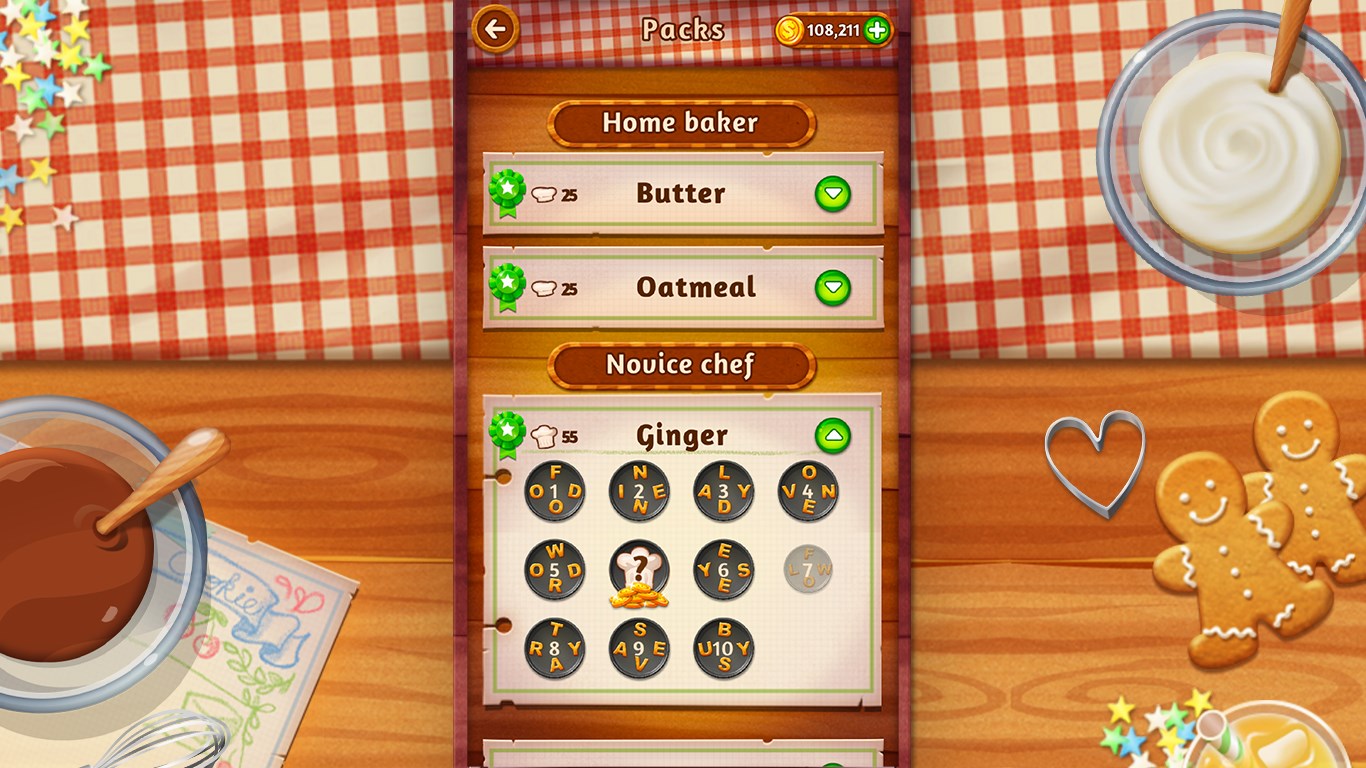
Task: Go back using the arrow button
Action: point(494,29)
